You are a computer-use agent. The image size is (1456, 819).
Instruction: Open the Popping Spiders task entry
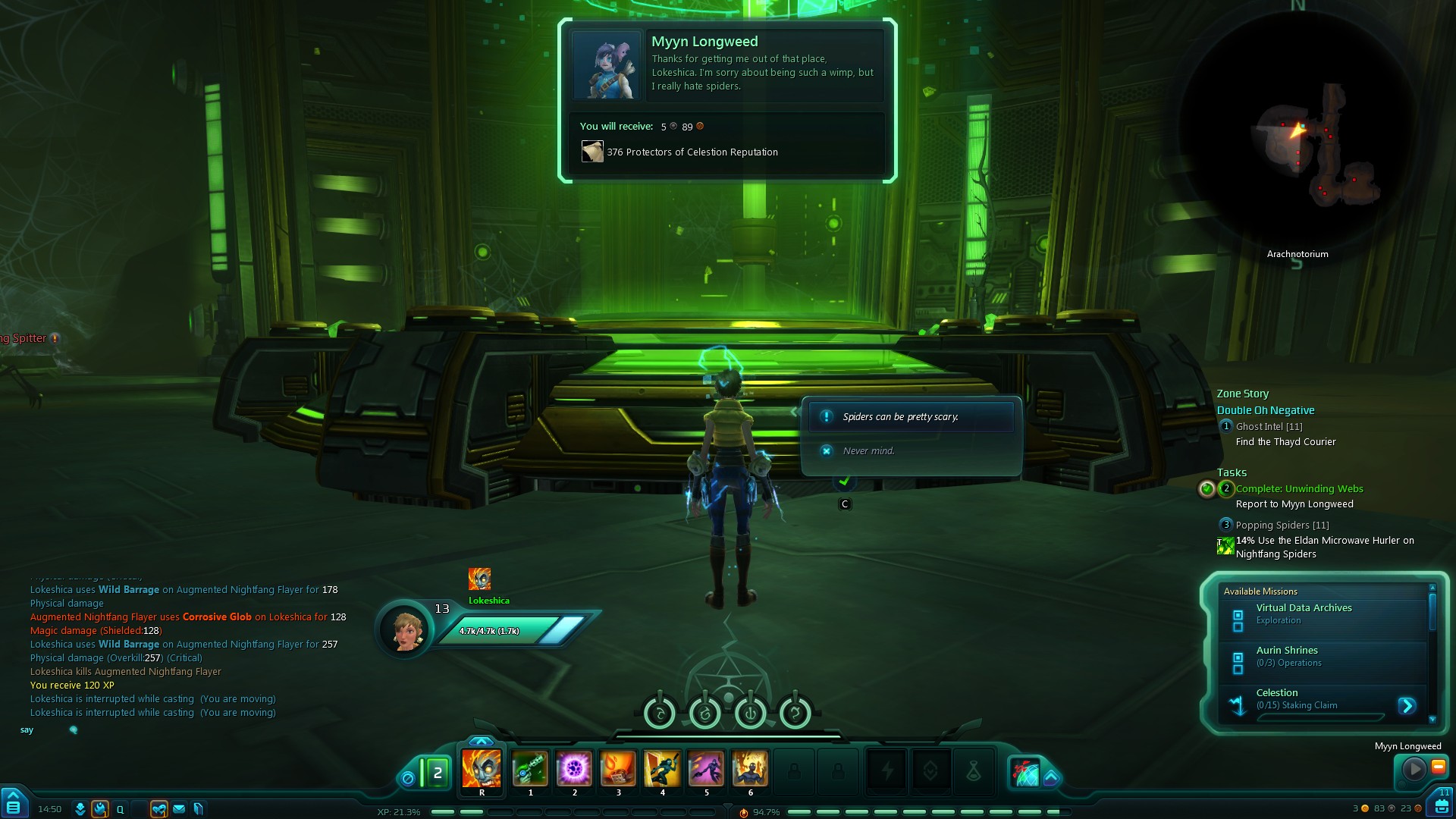click(1282, 526)
